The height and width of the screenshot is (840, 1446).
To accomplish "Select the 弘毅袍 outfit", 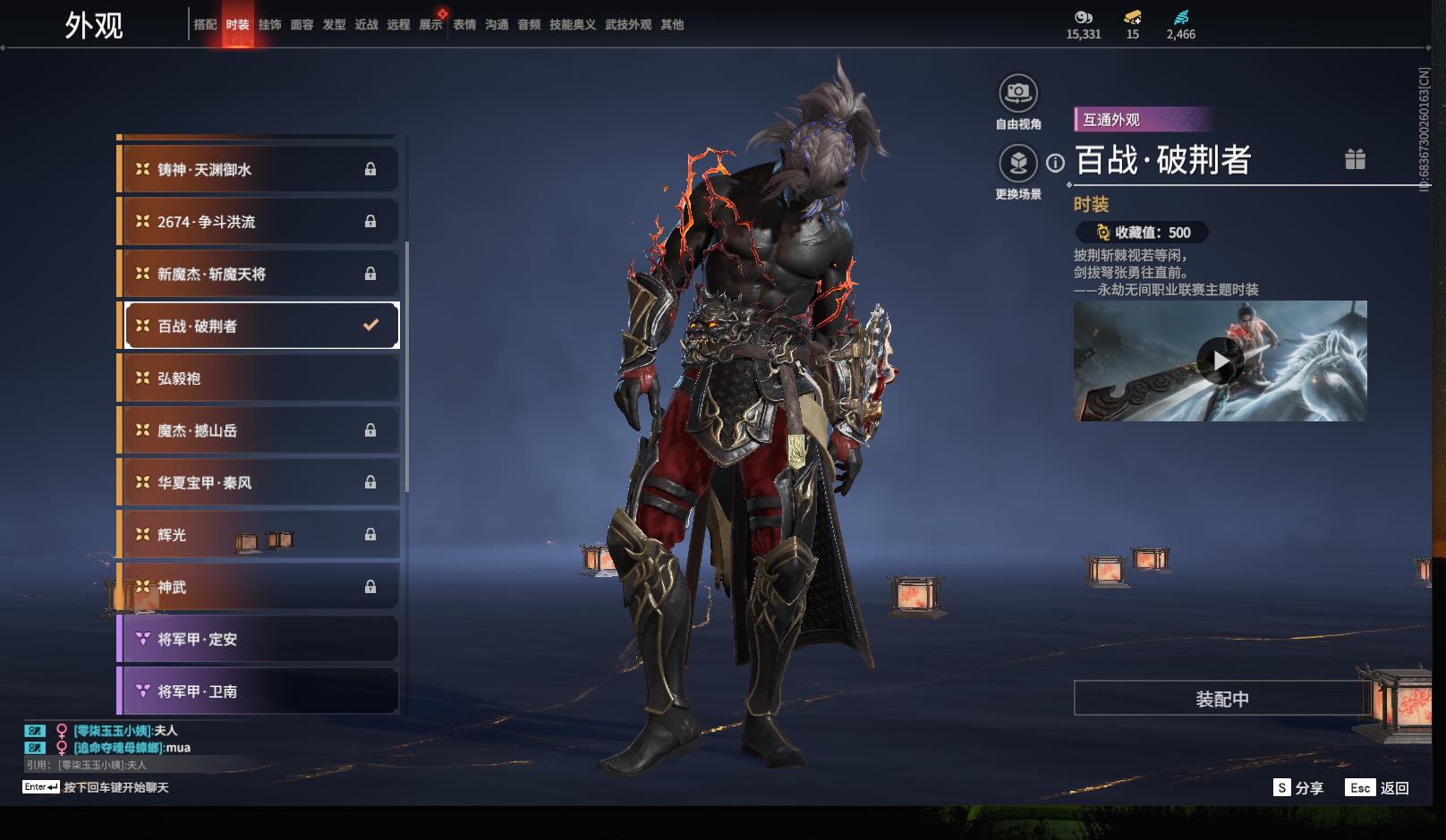I will point(259,378).
